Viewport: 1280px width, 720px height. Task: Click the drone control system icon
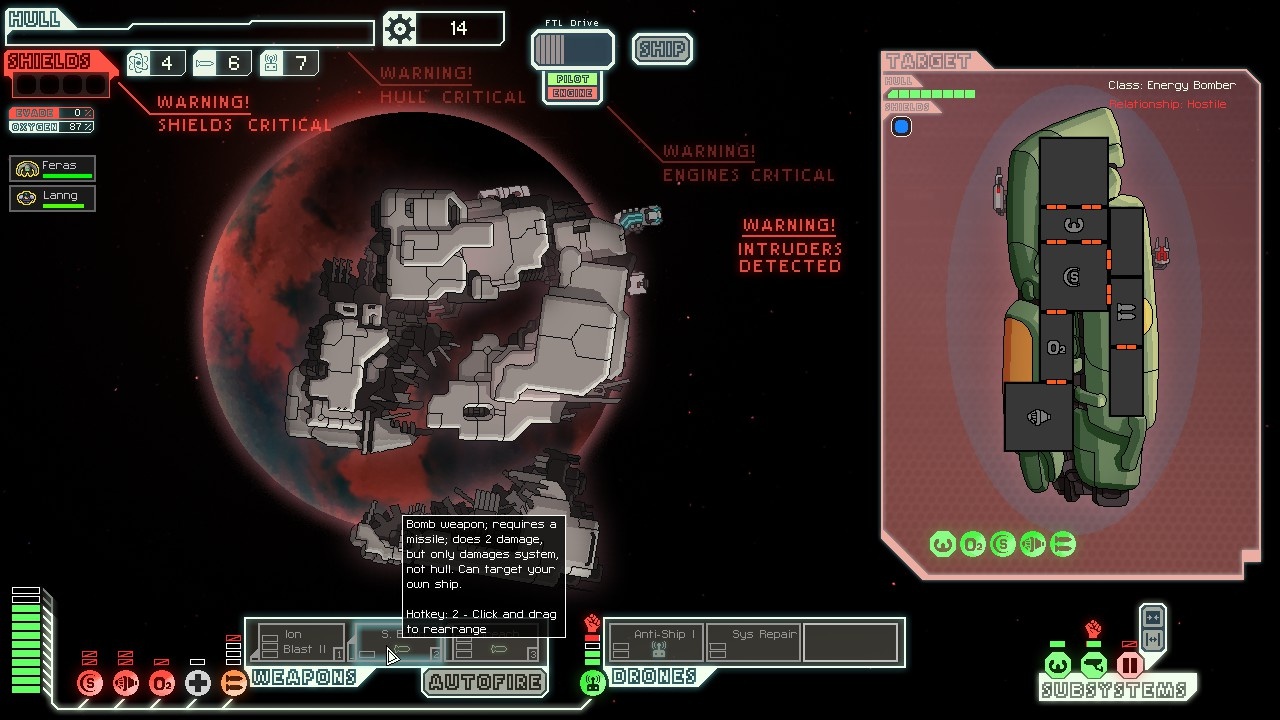pyautogui.click(x=593, y=684)
